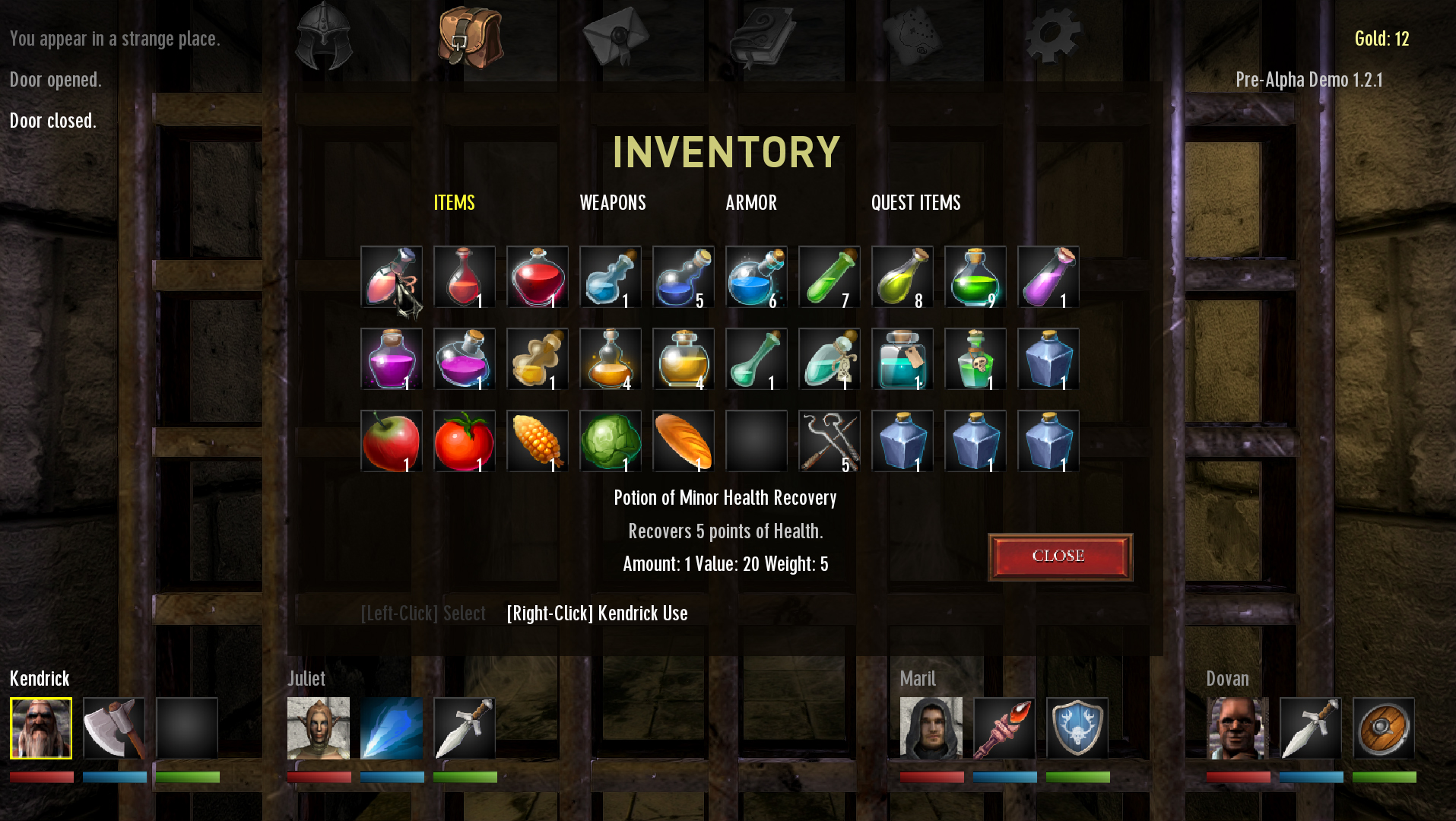
Task: Click Dovan's round wooden shield slot
Action: point(1383,728)
